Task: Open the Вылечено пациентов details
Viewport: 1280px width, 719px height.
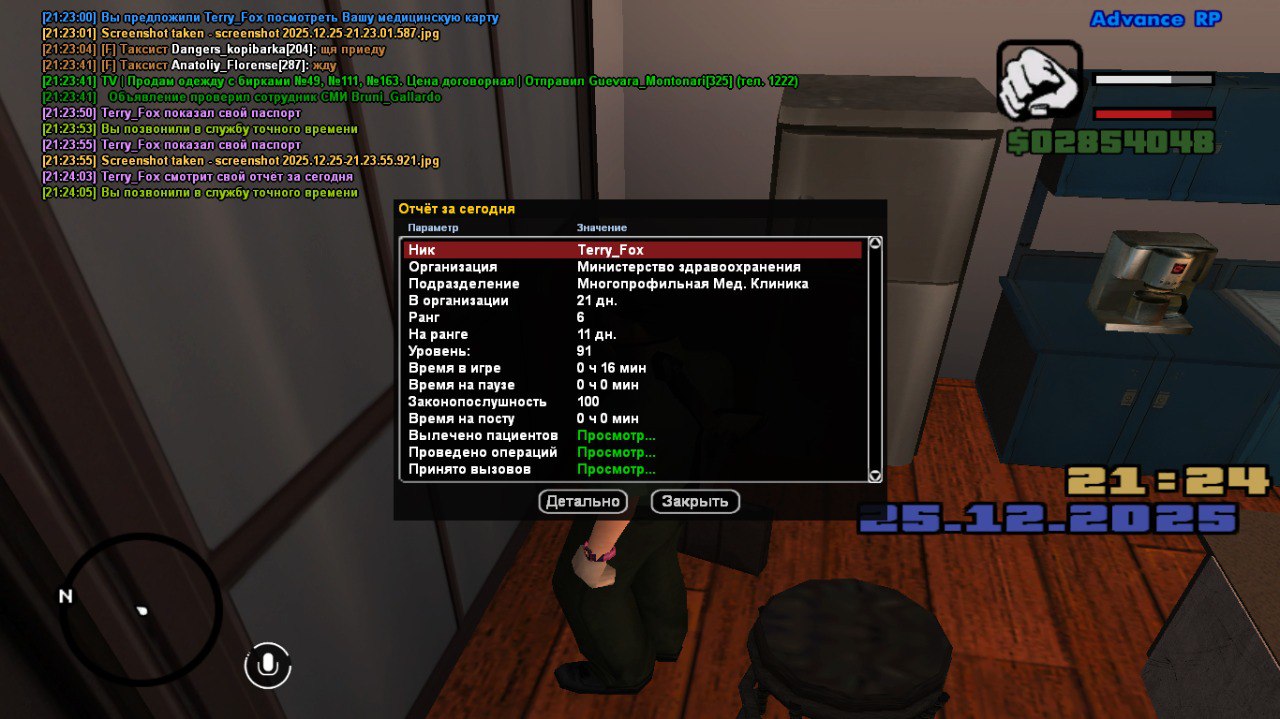Action: tap(616, 436)
